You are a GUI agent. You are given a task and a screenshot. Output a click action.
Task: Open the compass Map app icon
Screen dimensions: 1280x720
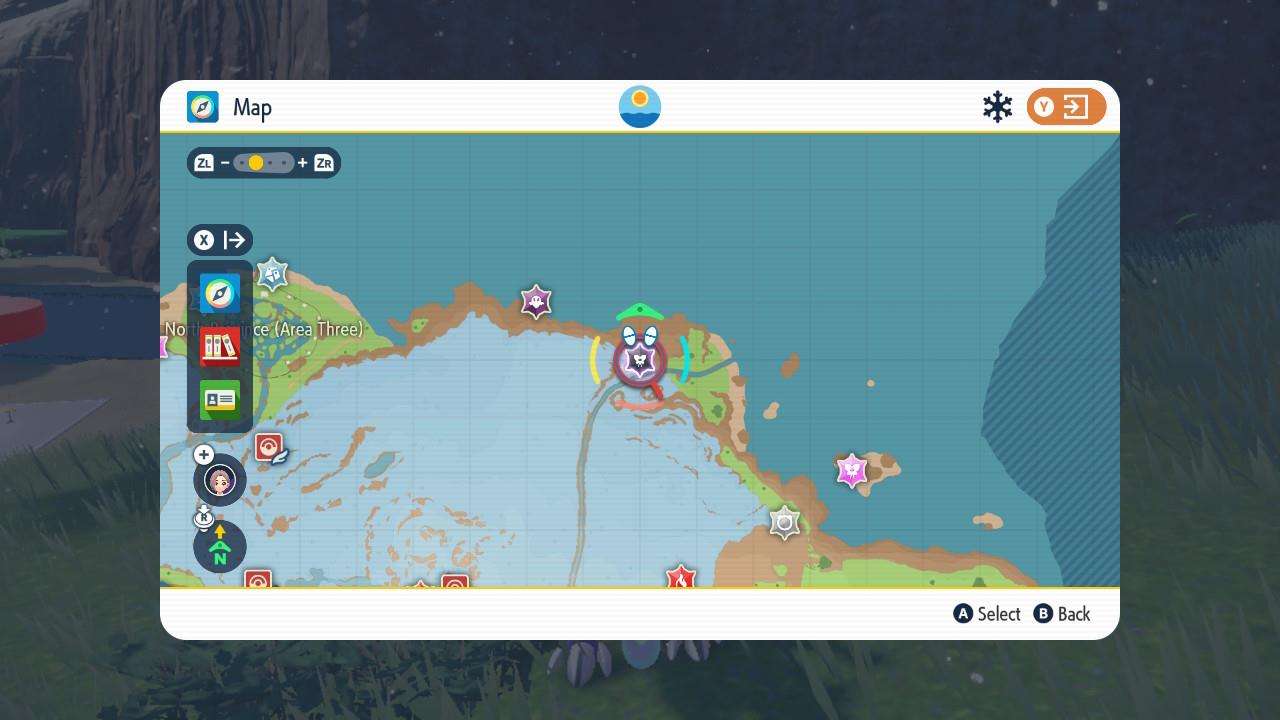click(x=220, y=294)
